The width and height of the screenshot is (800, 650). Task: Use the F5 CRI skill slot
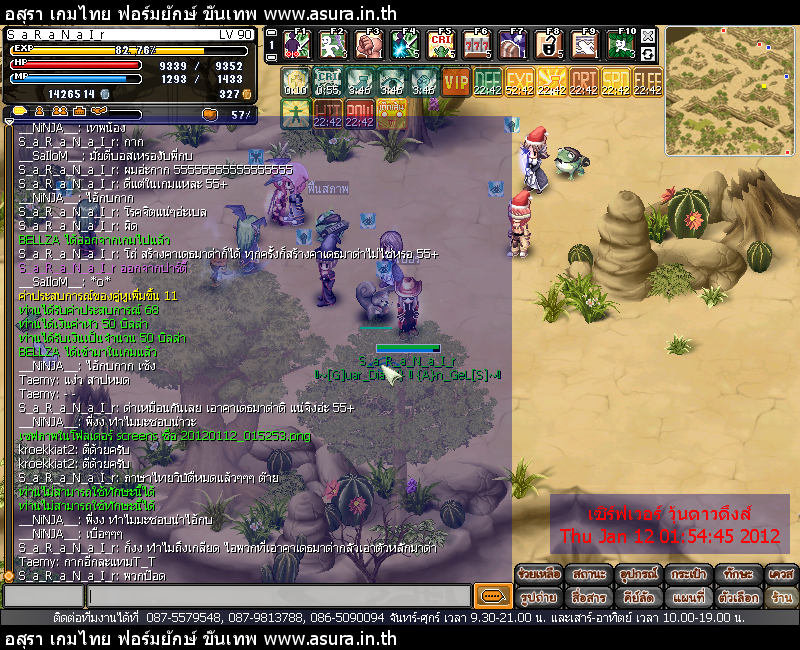(x=441, y=45)
